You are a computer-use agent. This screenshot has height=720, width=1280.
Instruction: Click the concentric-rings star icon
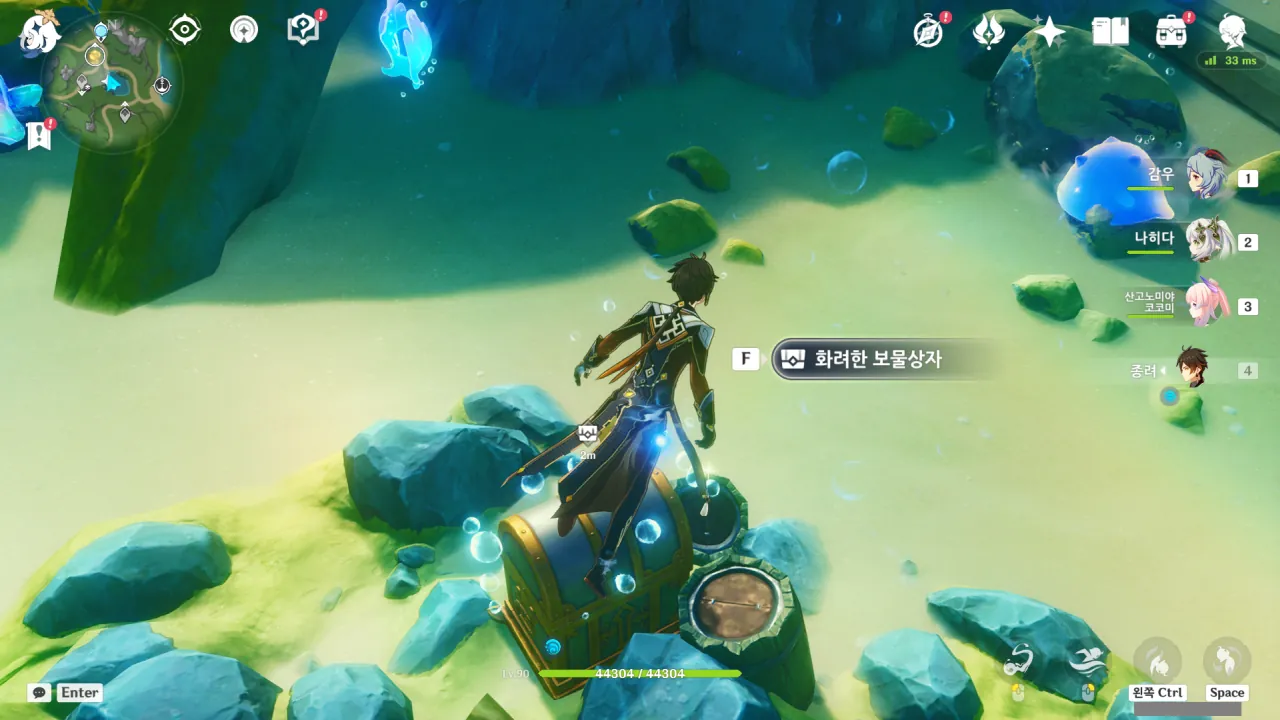point(243,30)
